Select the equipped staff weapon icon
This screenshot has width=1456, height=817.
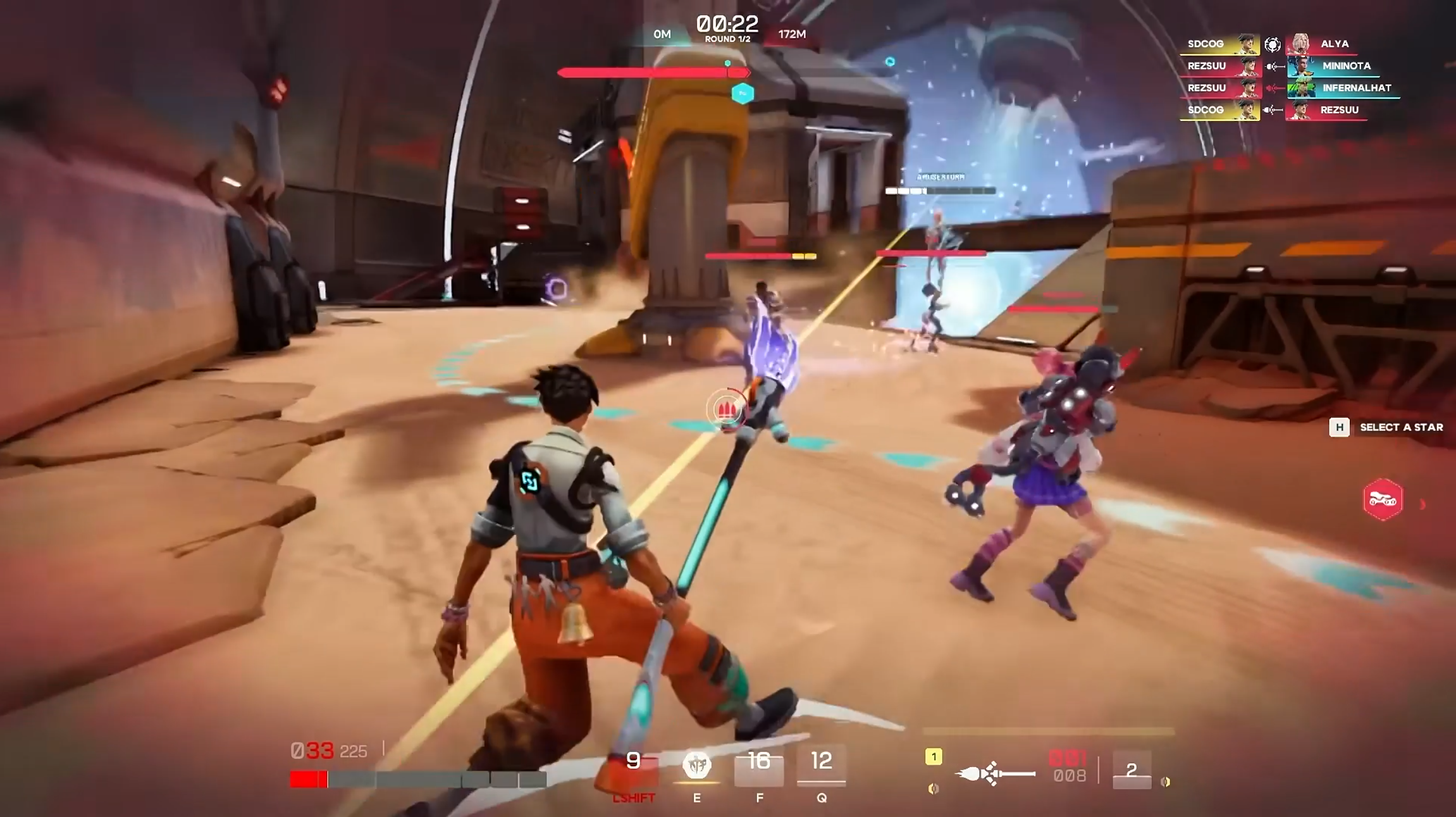click(995, 773)
